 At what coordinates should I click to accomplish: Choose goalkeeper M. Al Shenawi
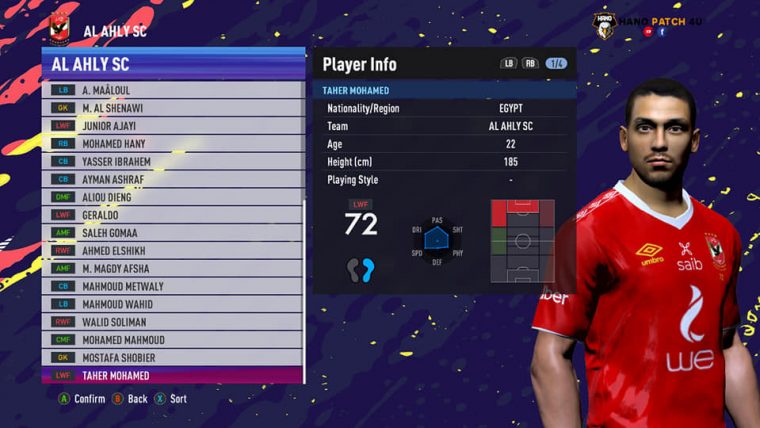170,108
